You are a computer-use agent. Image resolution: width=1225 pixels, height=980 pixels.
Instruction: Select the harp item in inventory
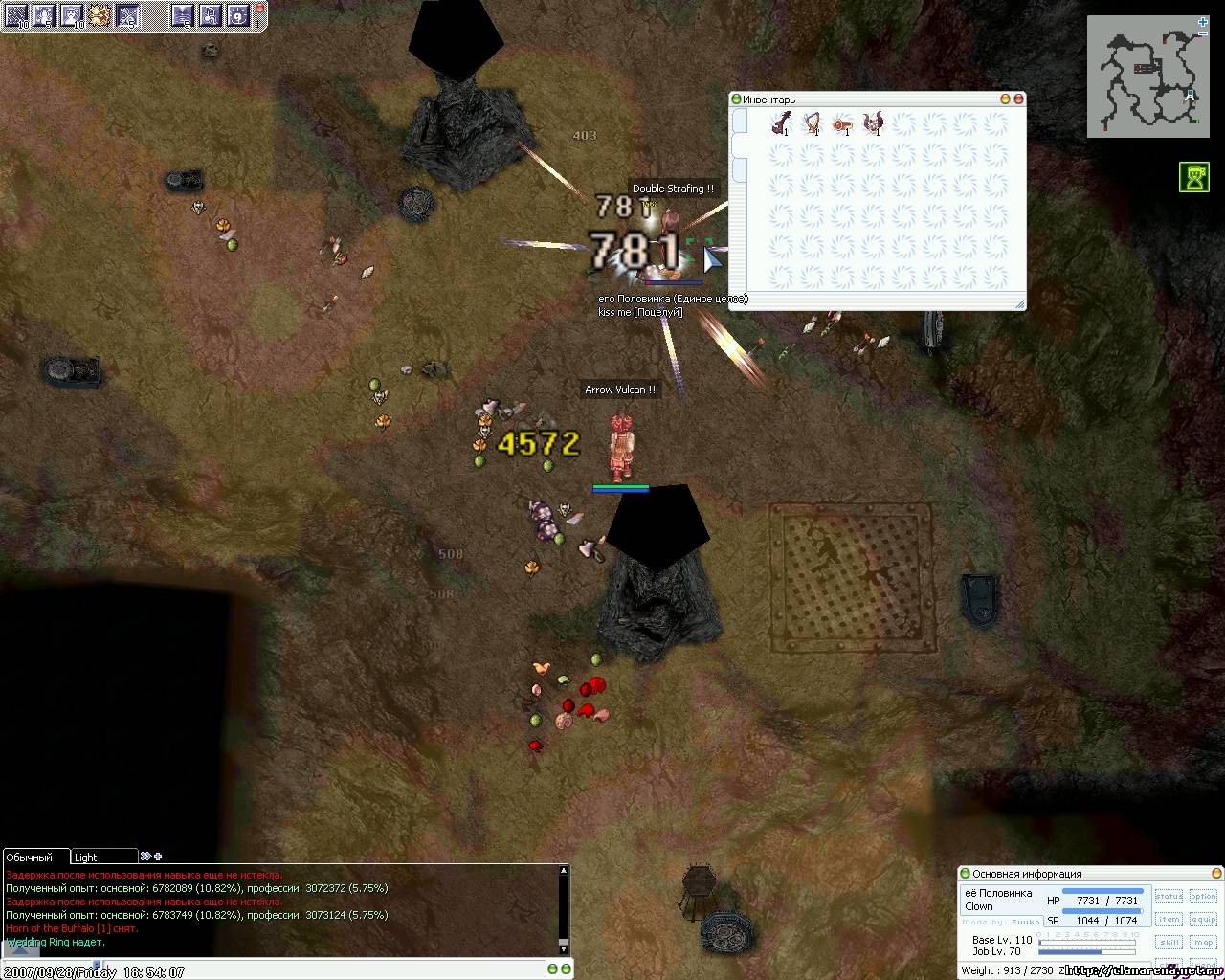812,123
